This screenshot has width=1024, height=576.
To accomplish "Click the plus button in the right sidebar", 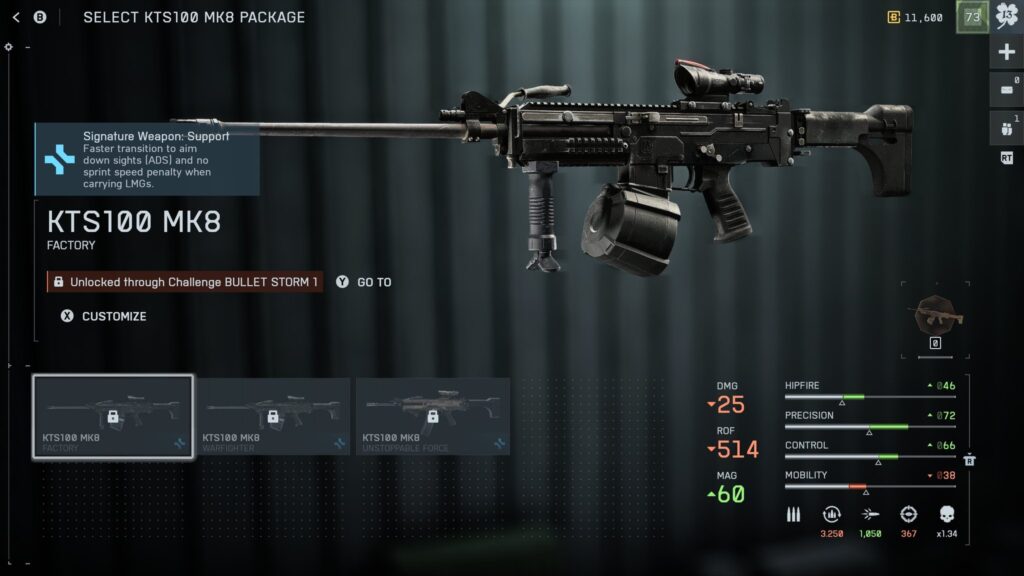I will [x=1006, y=52].
